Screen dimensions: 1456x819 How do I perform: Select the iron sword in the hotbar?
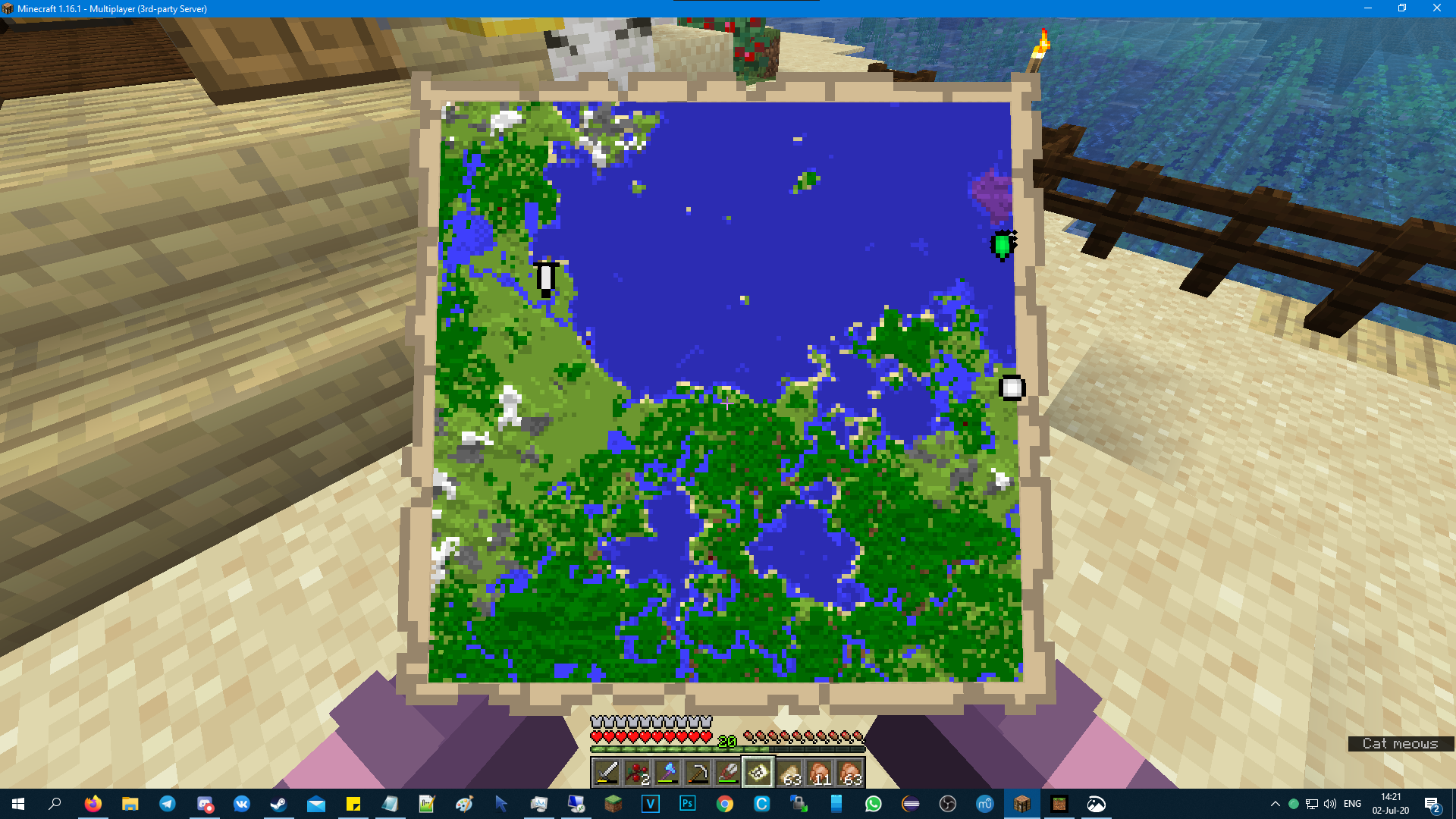606,773
